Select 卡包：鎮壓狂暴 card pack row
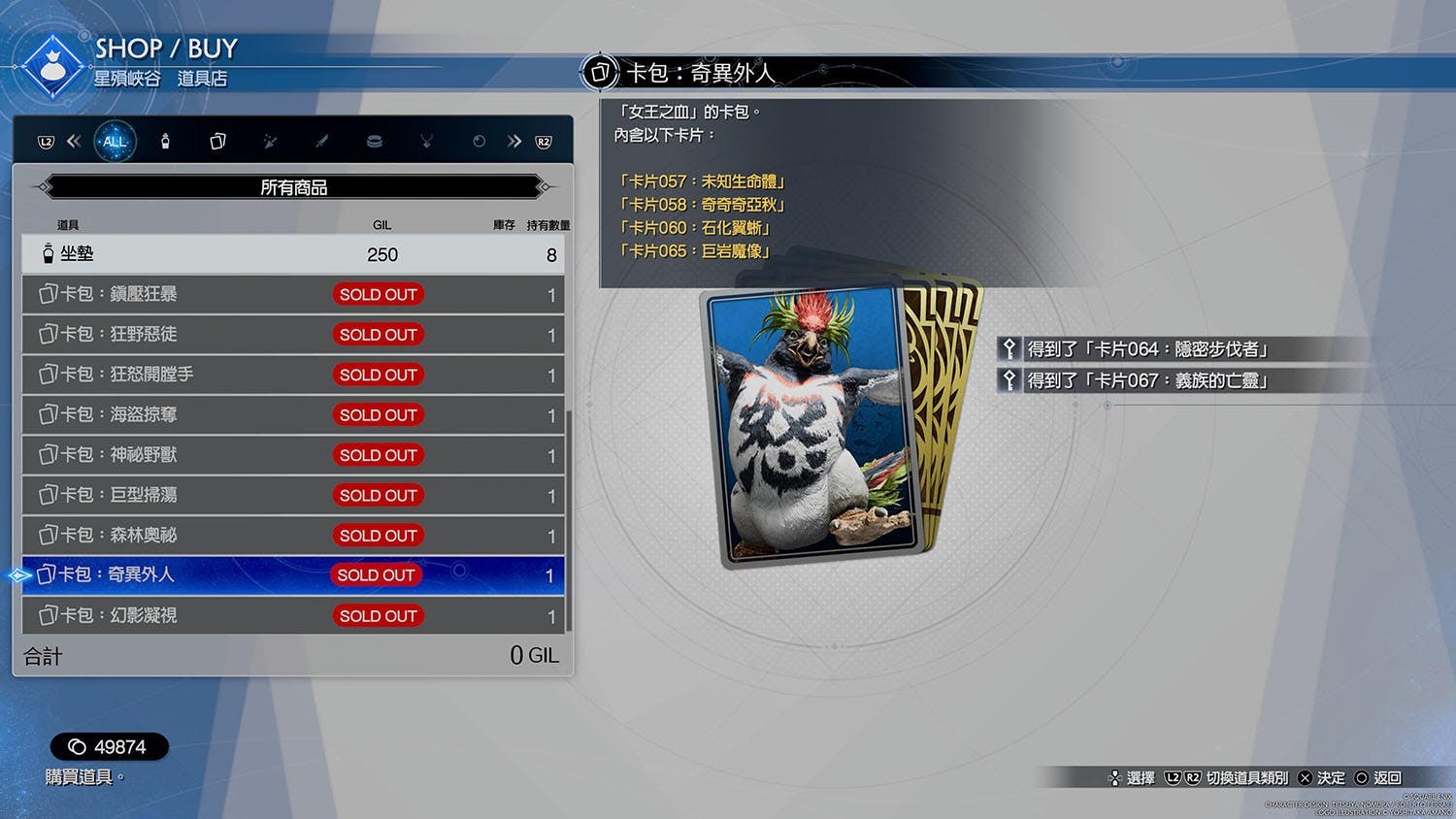Image resolution: width=1456 pixels, height=819 pixels. coord(292,294)
